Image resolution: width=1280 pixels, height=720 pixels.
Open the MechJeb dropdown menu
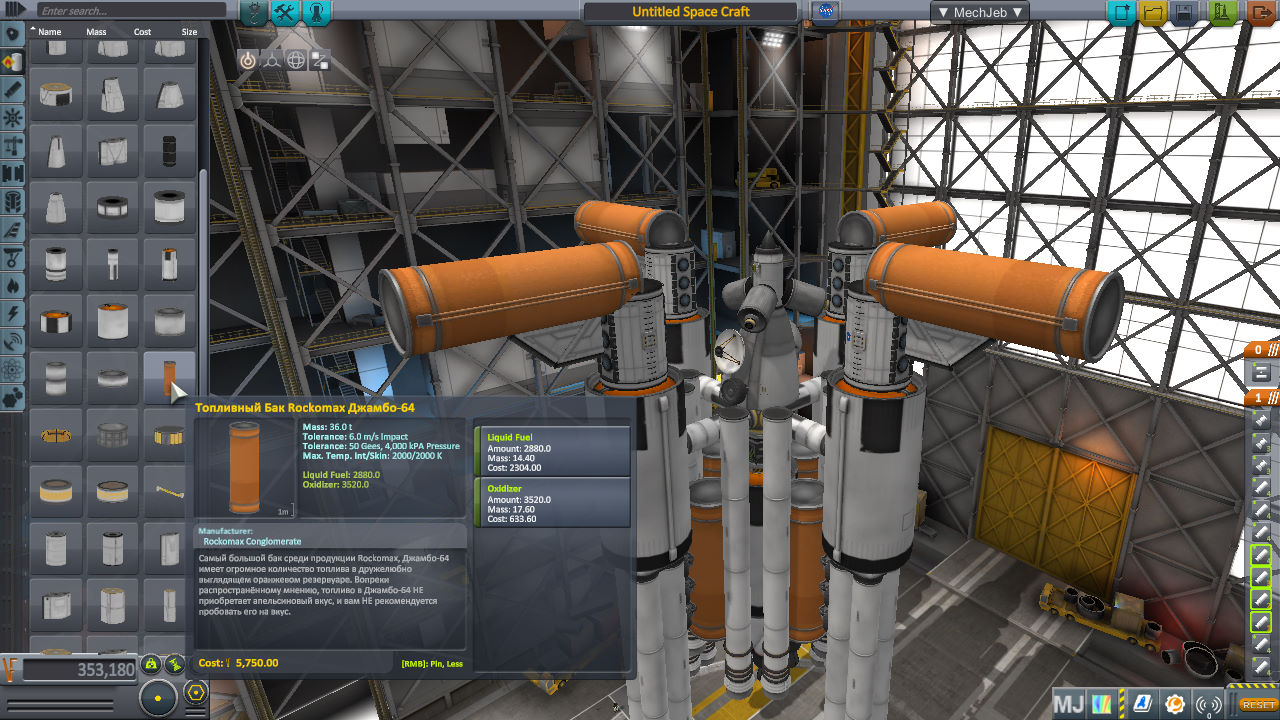(x=979, y=12)
